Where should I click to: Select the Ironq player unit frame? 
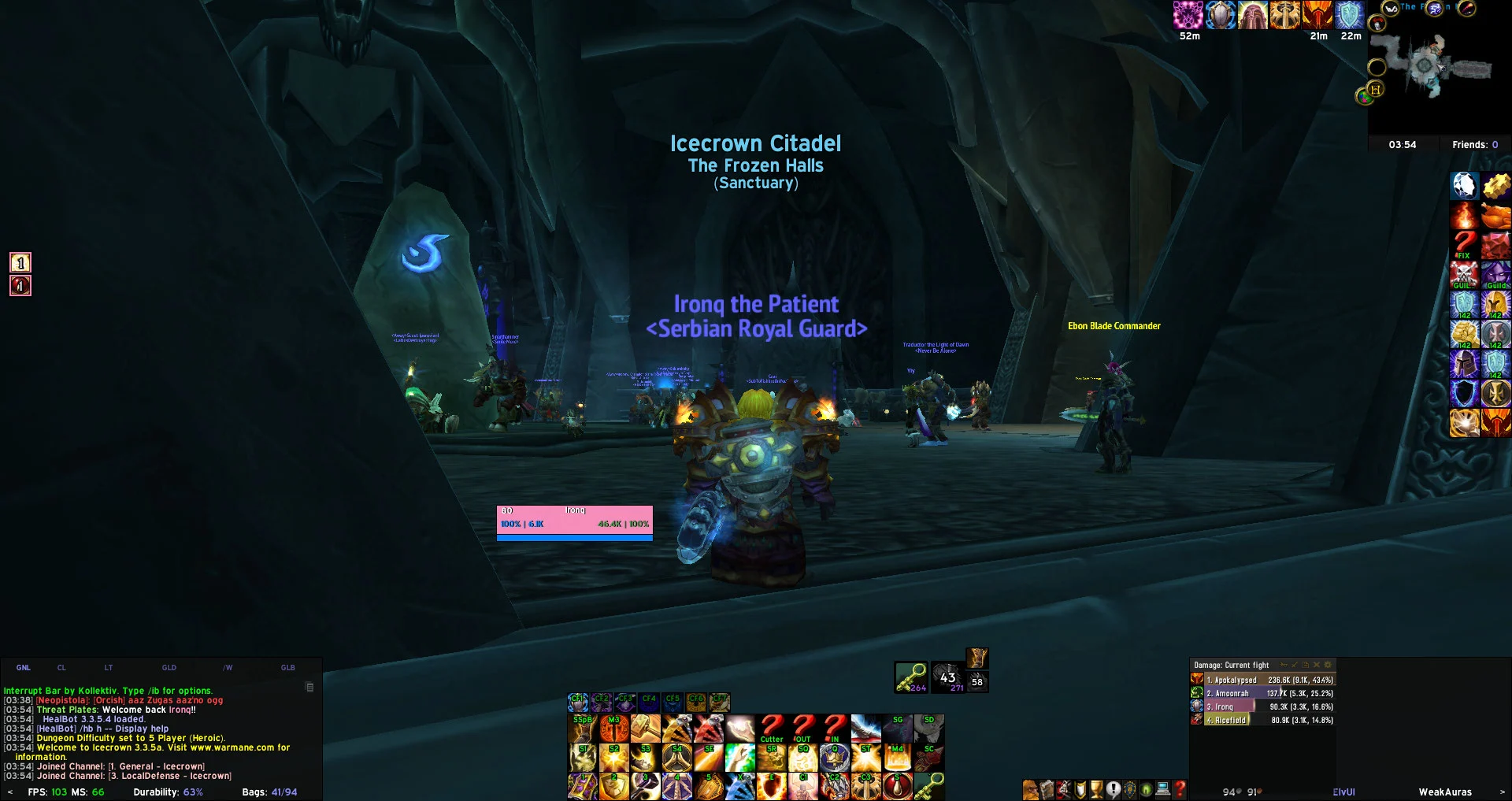575,521
